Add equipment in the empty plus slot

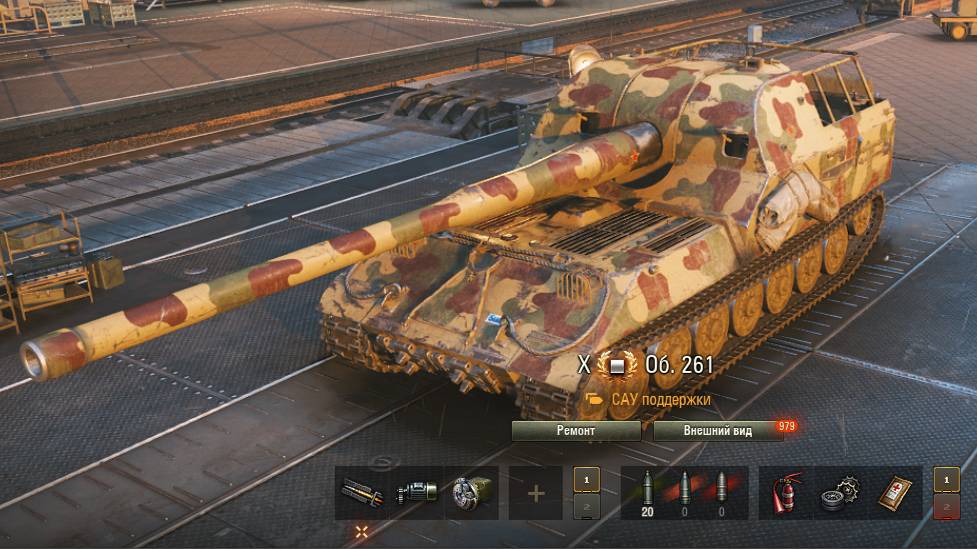(x=536, y=493)
